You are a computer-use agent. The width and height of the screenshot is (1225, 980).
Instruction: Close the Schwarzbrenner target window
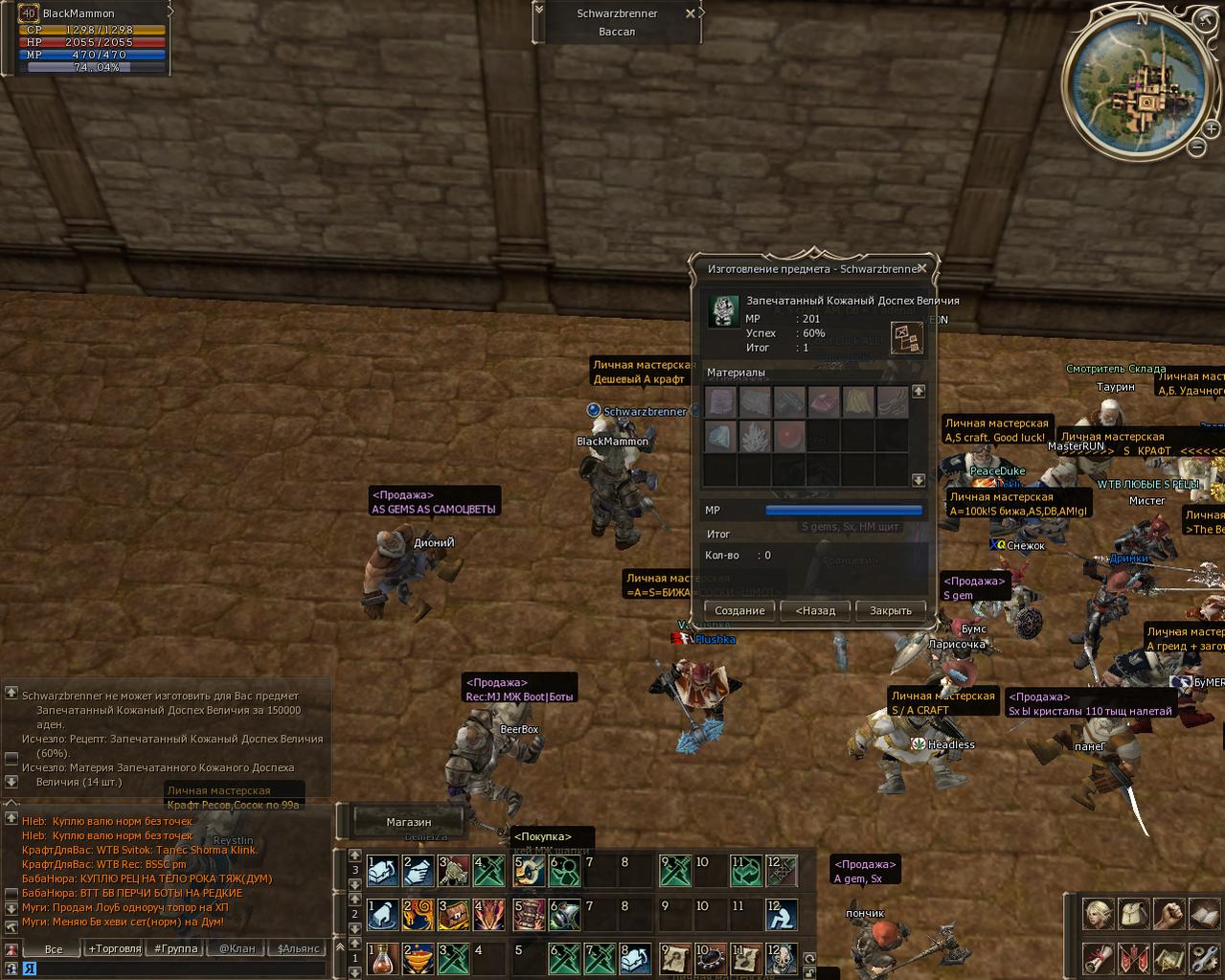[691, 13]
